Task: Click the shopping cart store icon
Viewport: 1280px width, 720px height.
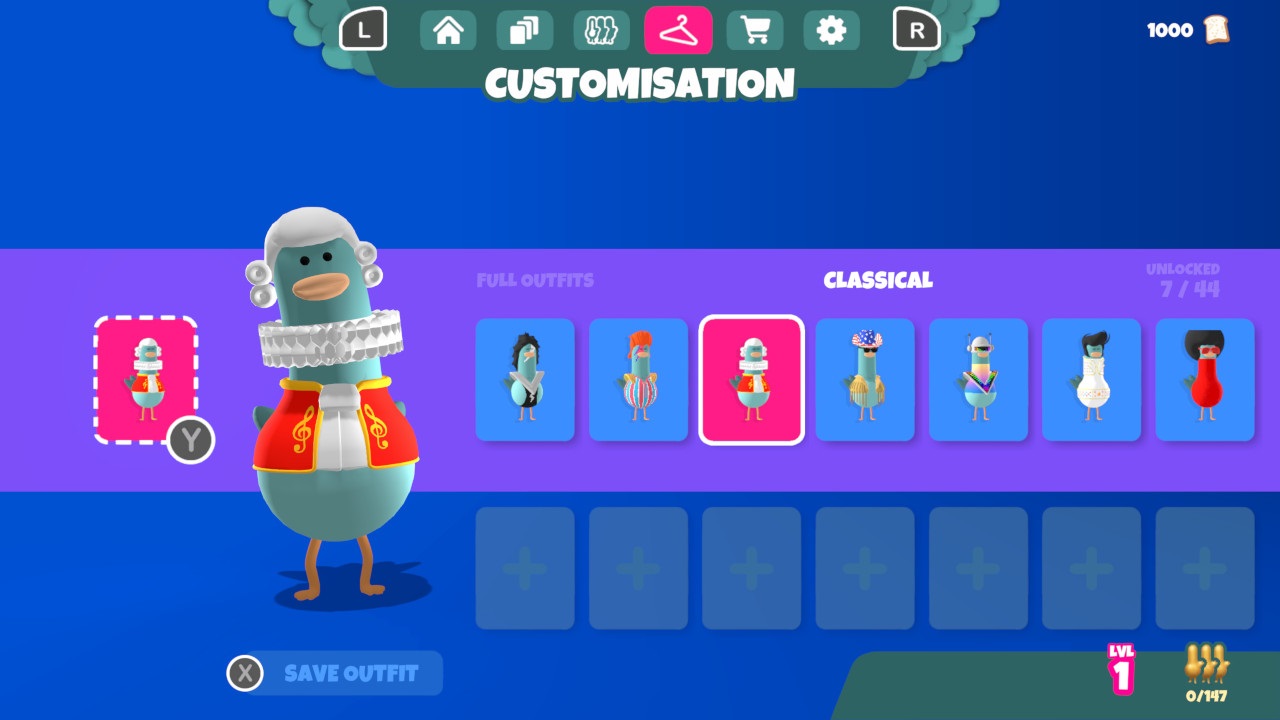Action: tap(755, 30)
